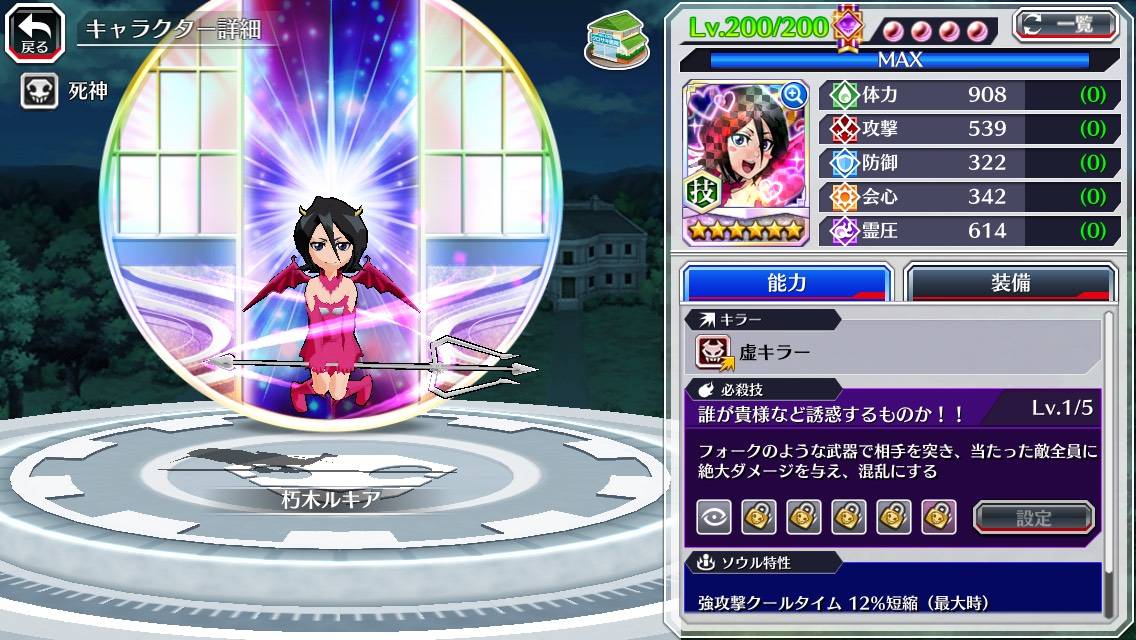Tap the 死神 skull affiliation icon
This screenshot has width=1136, height=640.
[39, 92]
